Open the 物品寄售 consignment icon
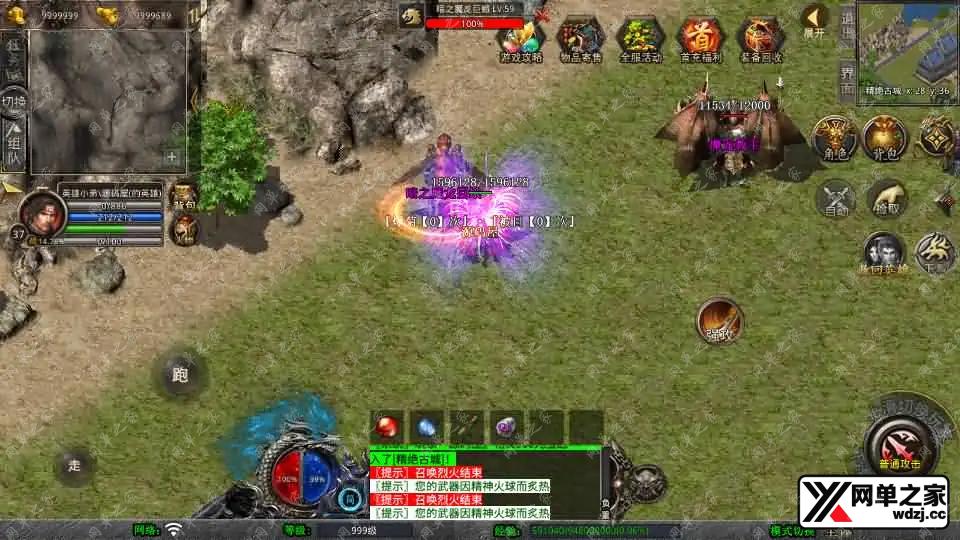The height and width of the screenshot is (540, 960). [x=580, y=38]
